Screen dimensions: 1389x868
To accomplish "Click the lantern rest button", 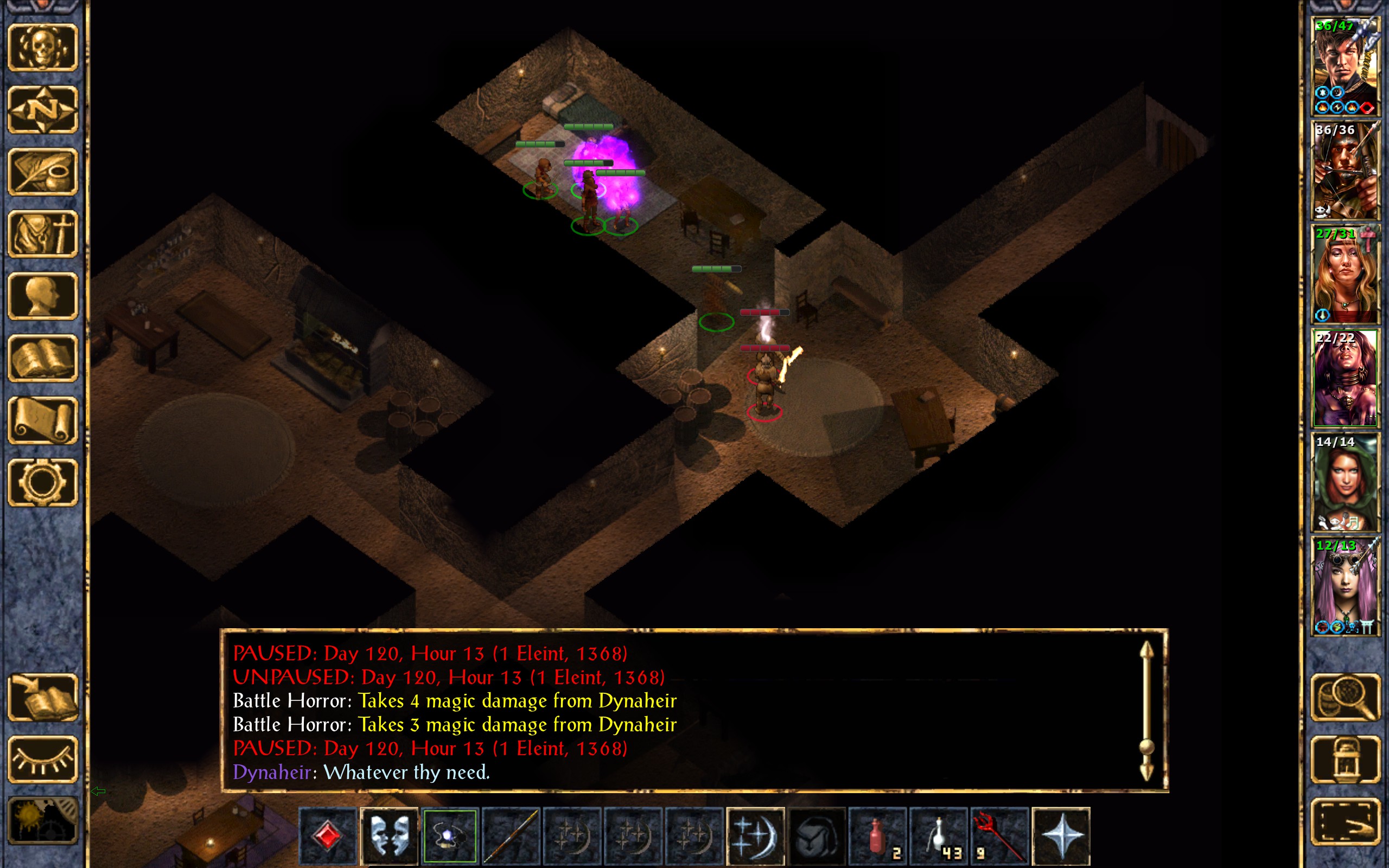I will (x=1345, y=759).
